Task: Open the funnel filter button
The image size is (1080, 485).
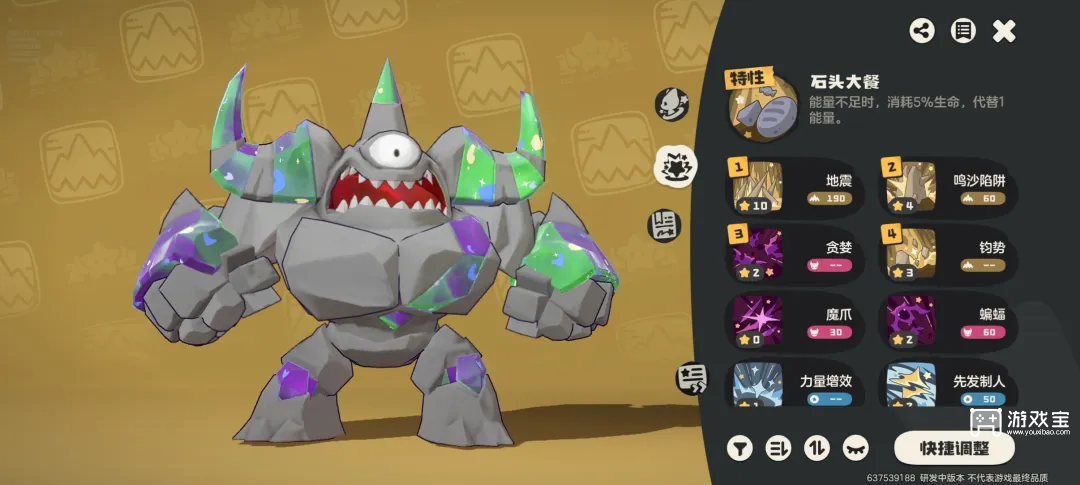Action: coord(740,447)
